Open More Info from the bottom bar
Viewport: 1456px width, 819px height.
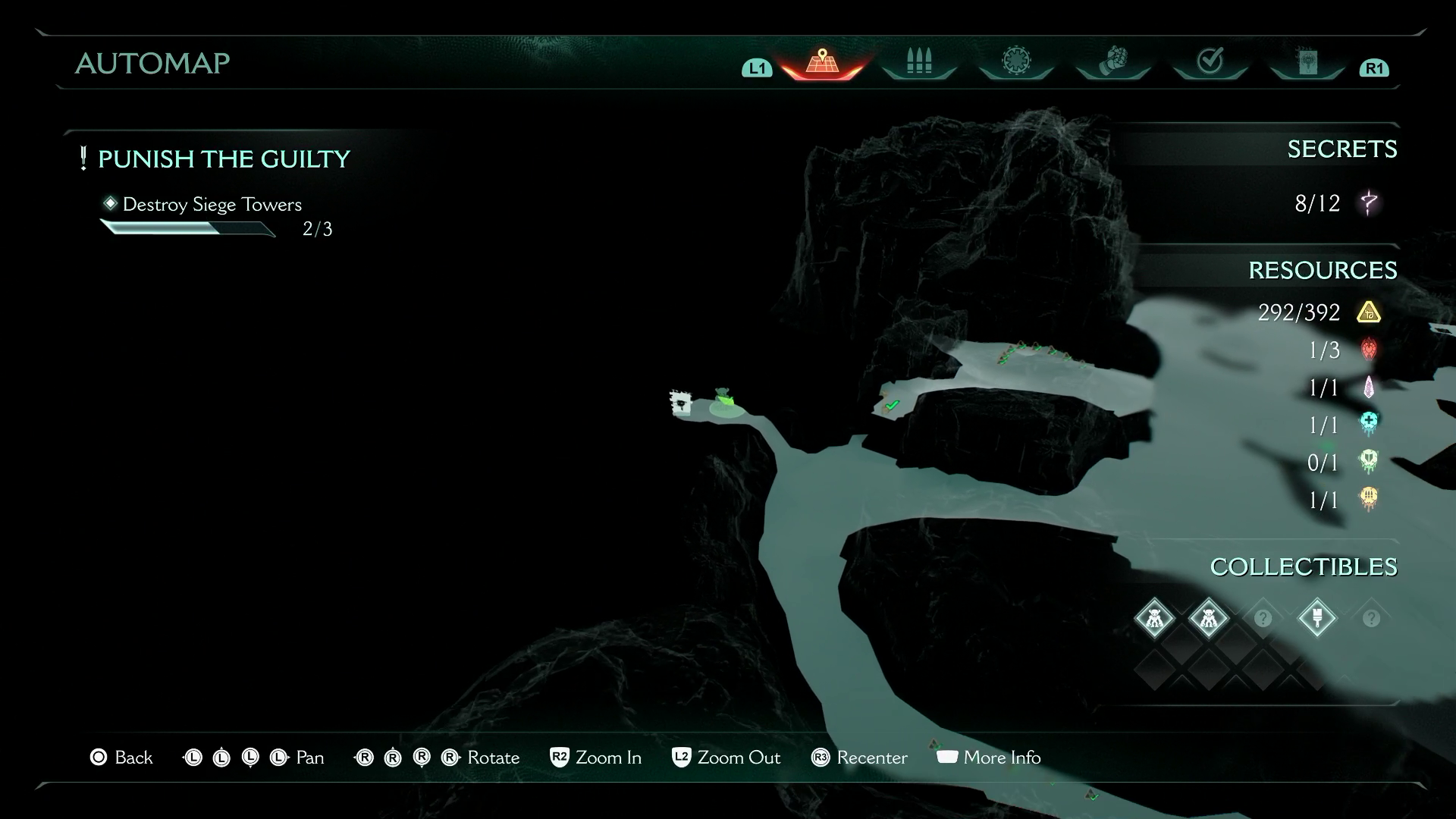pyautogui.click(x=988, y=758)
